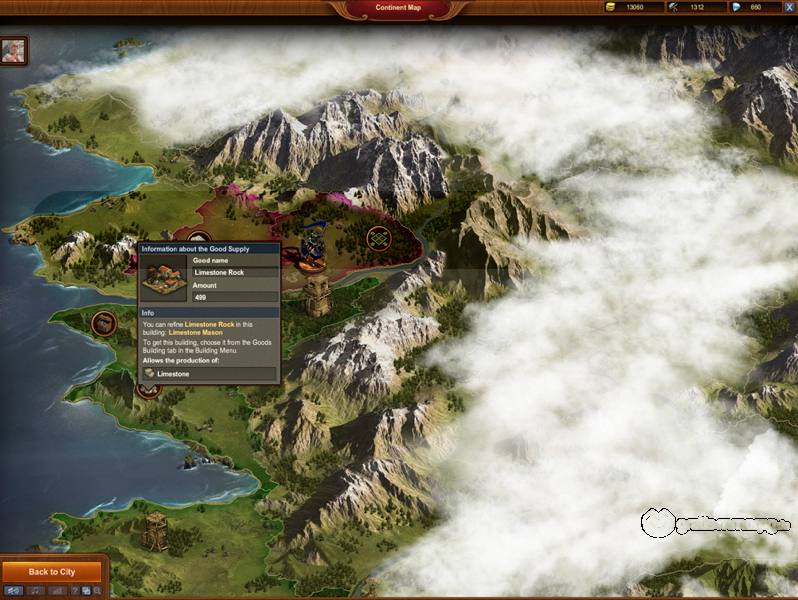Close the continent map with the X button
This screenshot has width=798, height=600.
(x=789, y=7)
